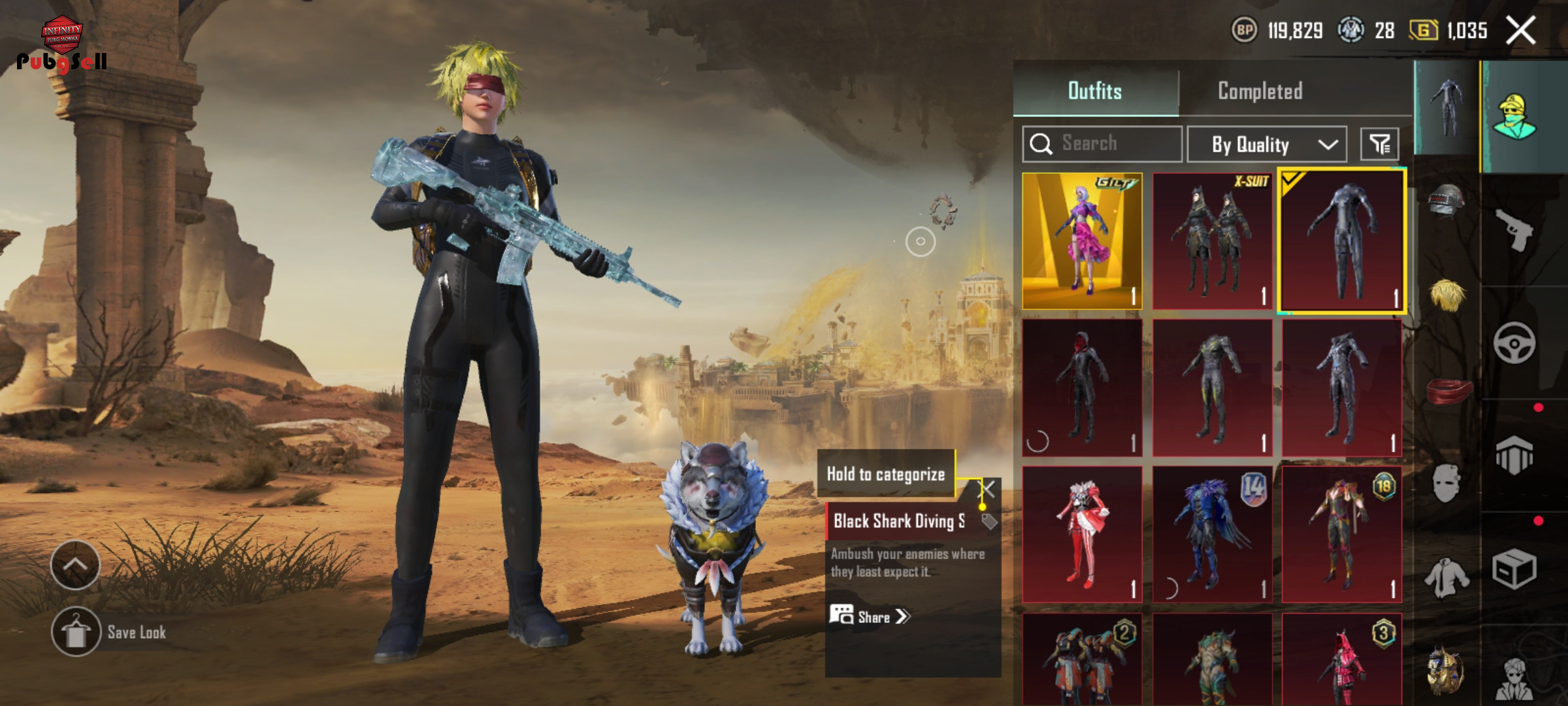Open the helmet category
The width and height of the screenshot is (1568, 706).
pos(1446,200)
